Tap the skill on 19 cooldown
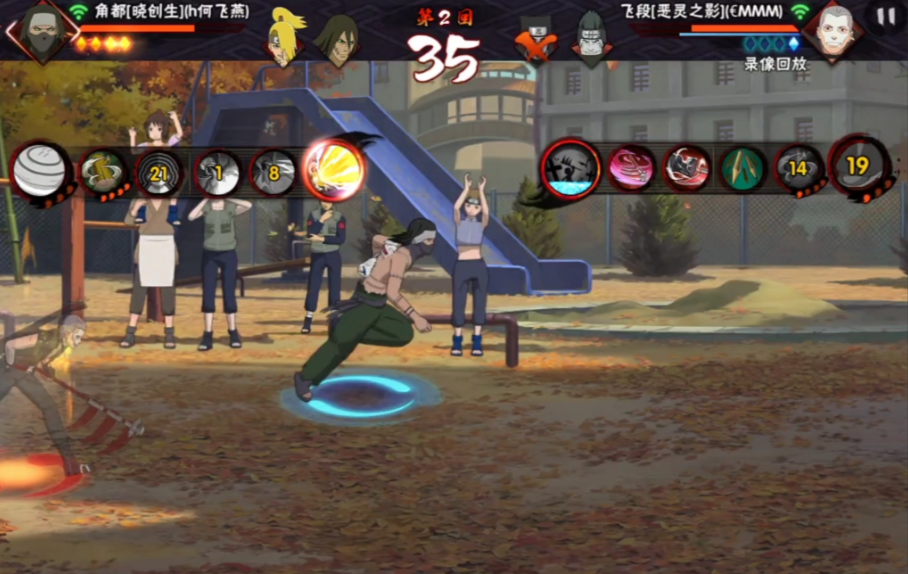Image resolution: width=908 pixels, height=574 pixels. tap(858, 166)
